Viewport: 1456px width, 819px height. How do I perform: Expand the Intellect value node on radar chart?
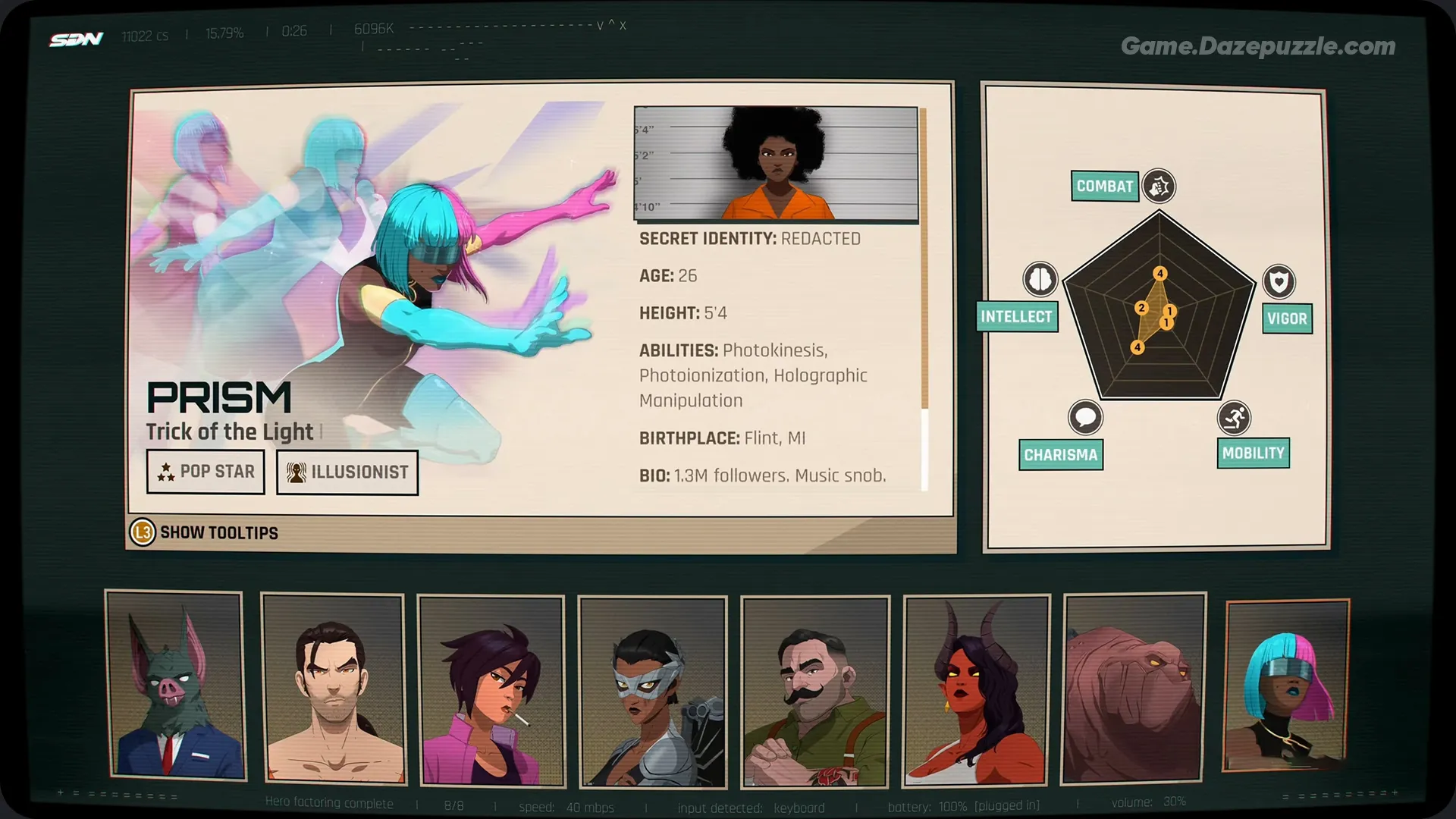(x=1140, y=309)
